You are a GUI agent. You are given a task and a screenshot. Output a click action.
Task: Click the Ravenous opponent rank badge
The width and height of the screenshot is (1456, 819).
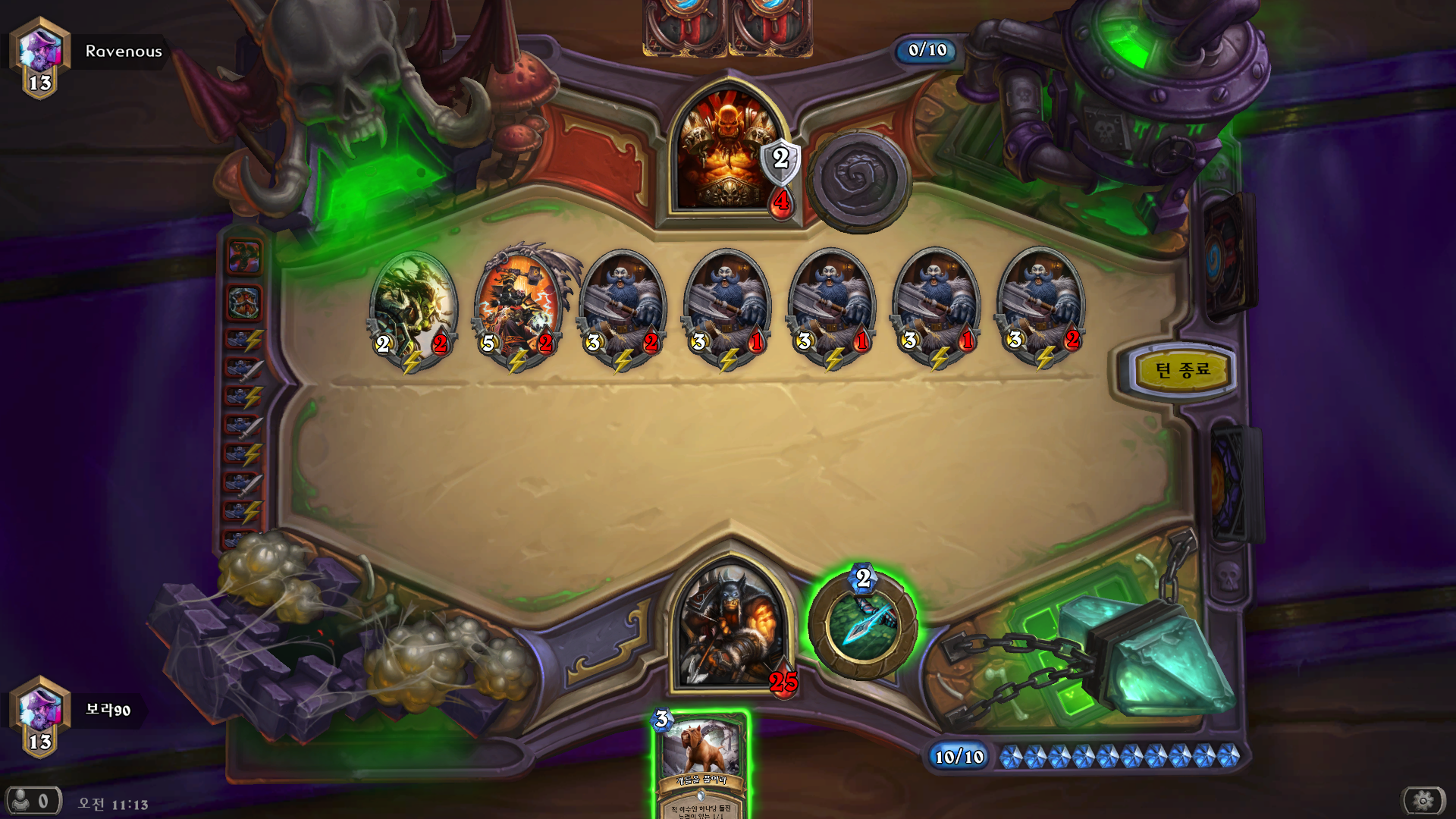(x=40, y=57)
